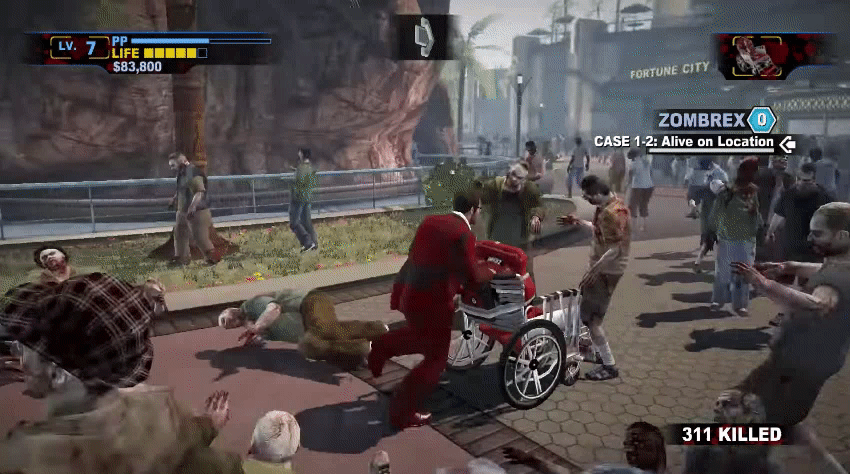
Task: Select the equipped item slot at top center
Action: [x=424, y=37]
